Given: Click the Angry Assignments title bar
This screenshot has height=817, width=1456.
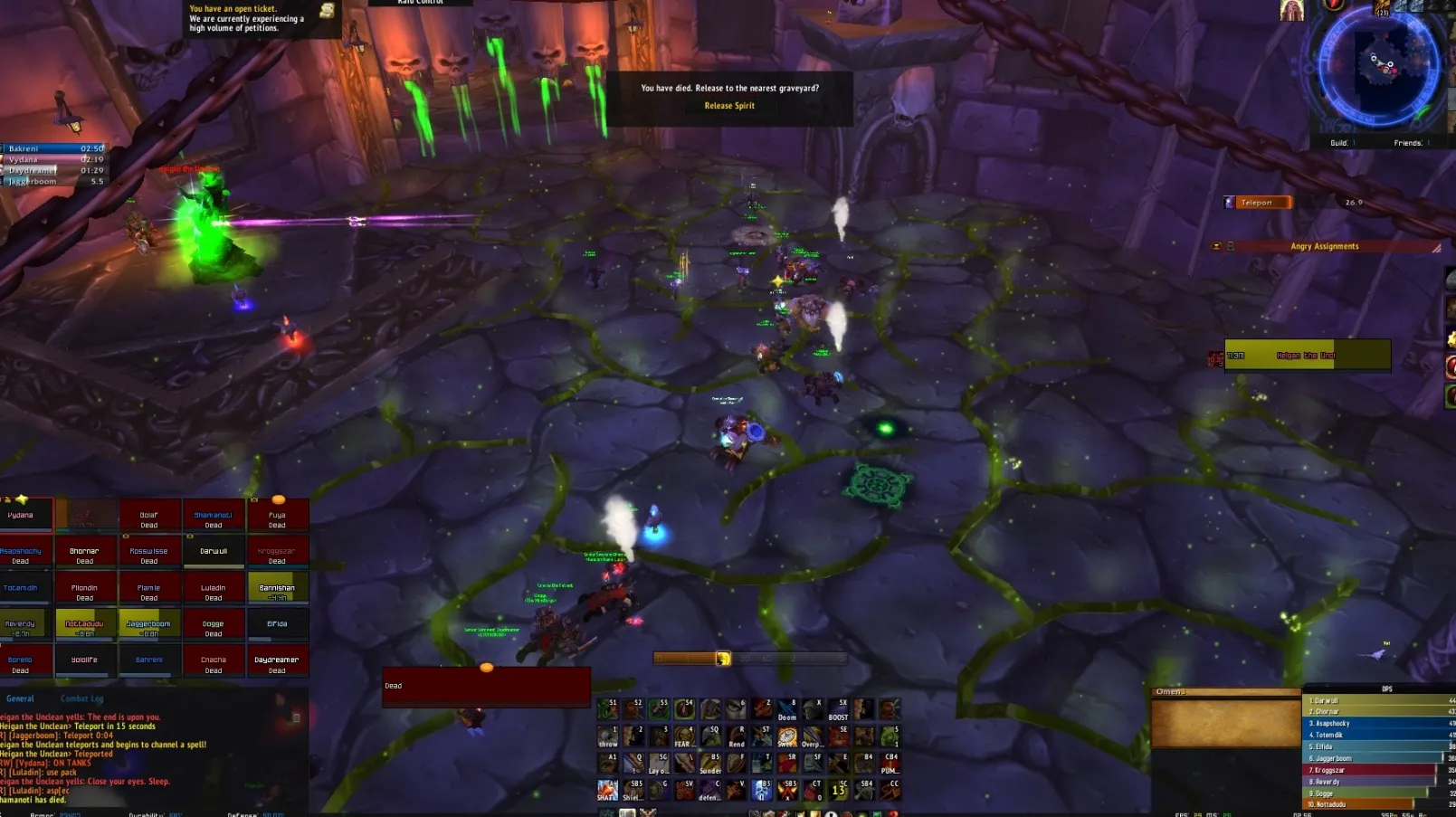Looking at the screenshot, I should coord(1324,246).
